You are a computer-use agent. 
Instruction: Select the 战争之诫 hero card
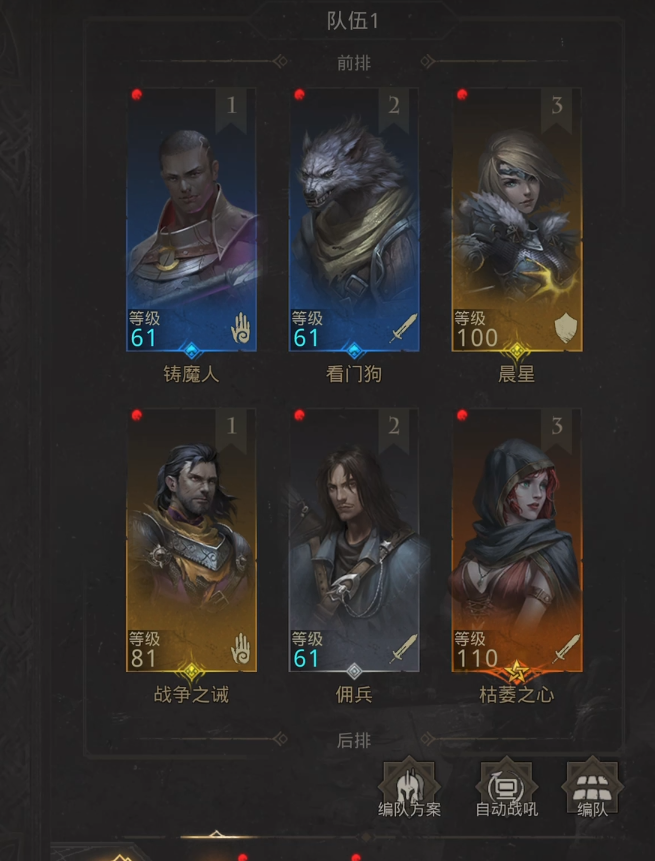point(191,540)
